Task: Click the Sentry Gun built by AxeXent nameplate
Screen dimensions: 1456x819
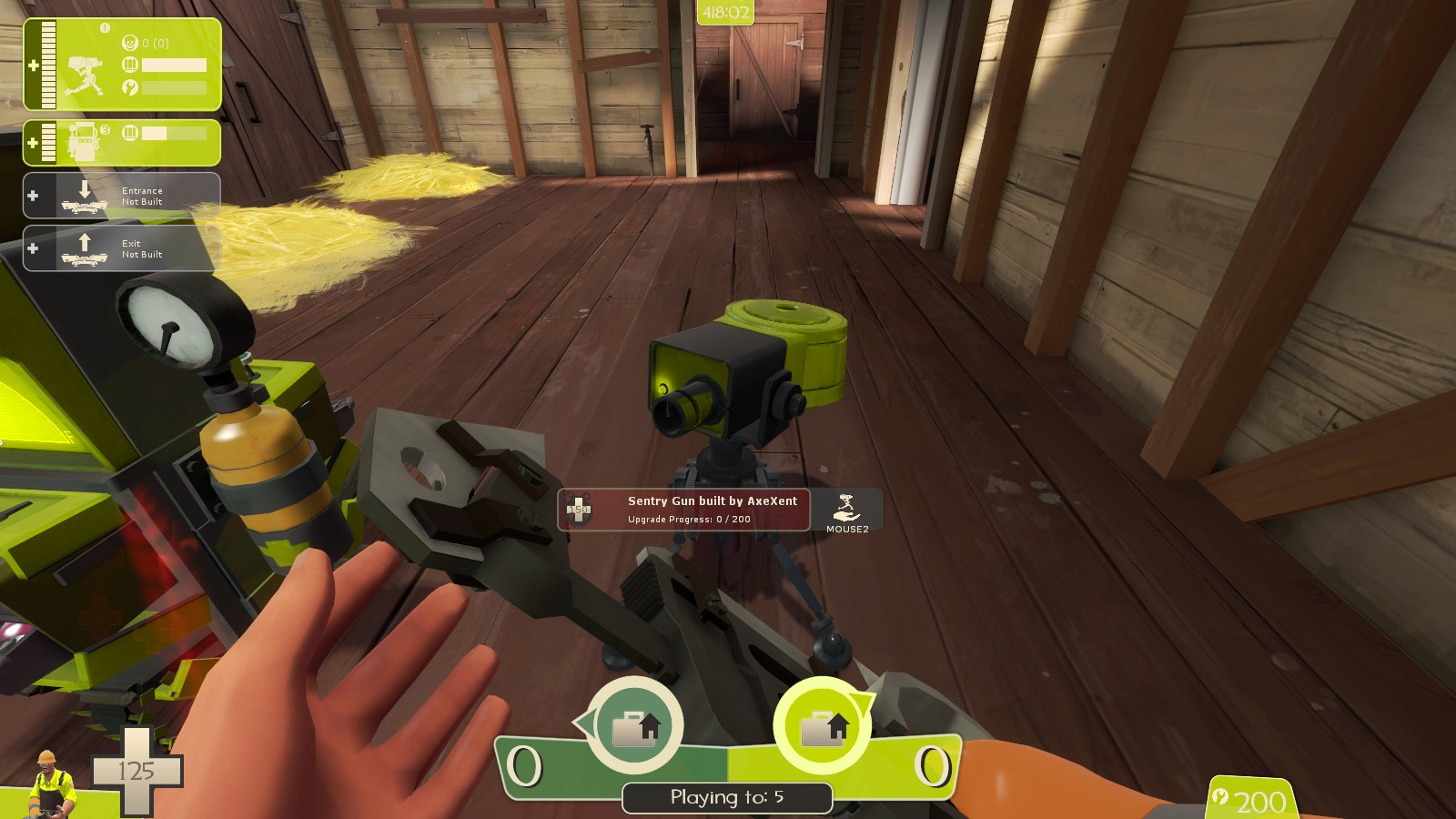Action: (x=712, y=500)
